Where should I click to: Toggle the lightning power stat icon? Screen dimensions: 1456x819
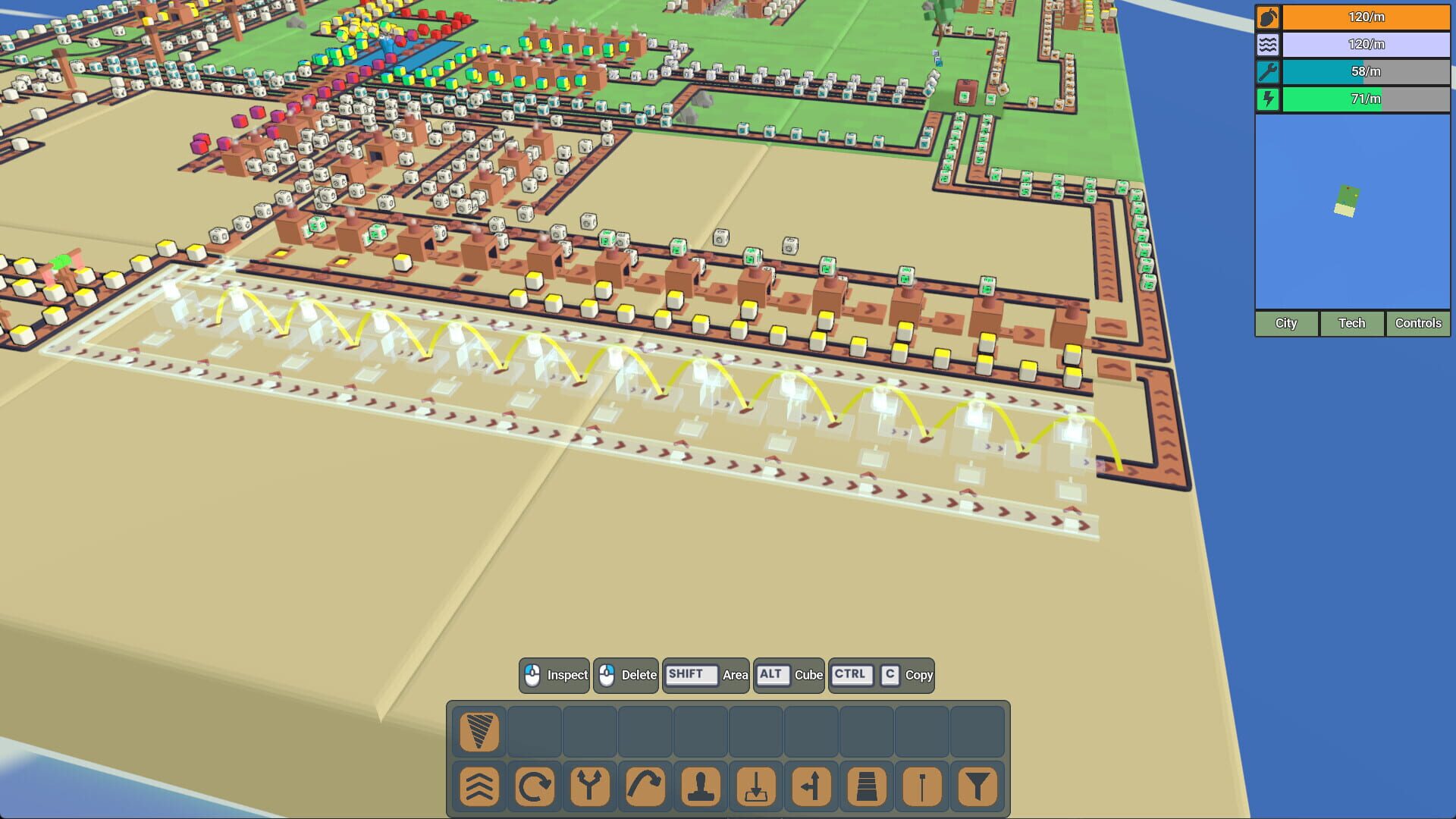point(1269,99)
